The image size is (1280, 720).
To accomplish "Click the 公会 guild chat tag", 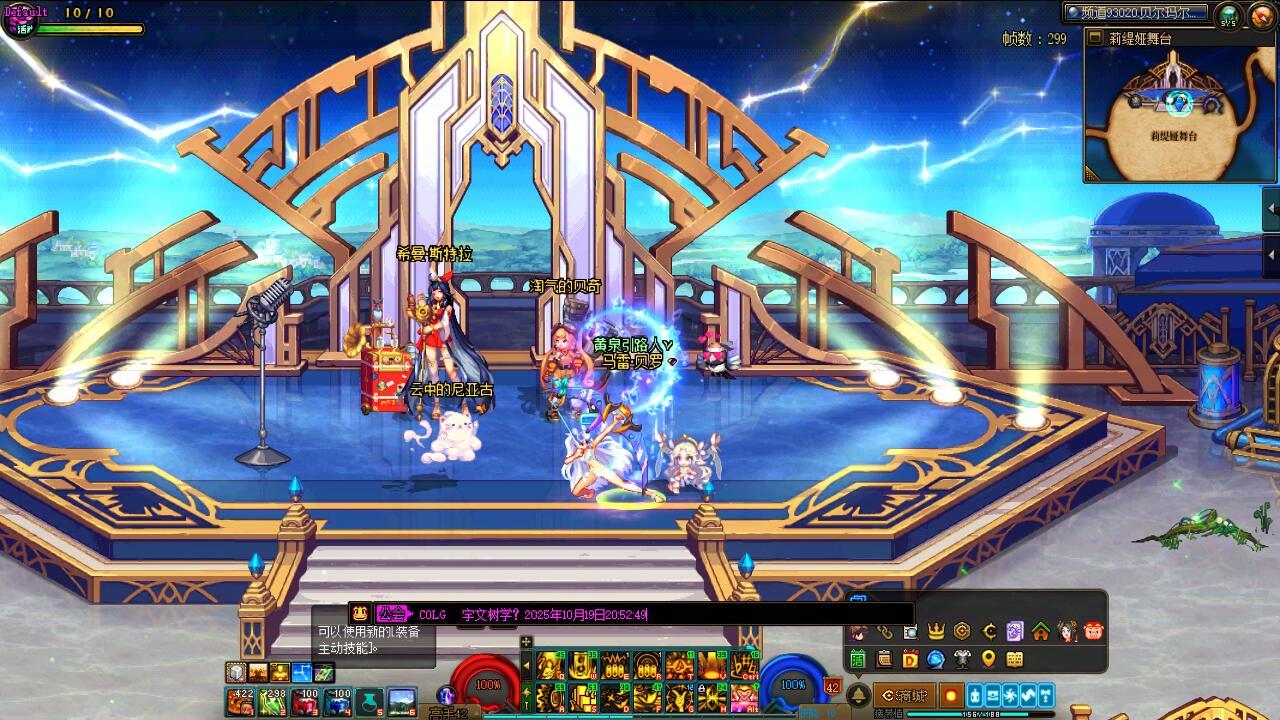I will [x=392, y=614].
